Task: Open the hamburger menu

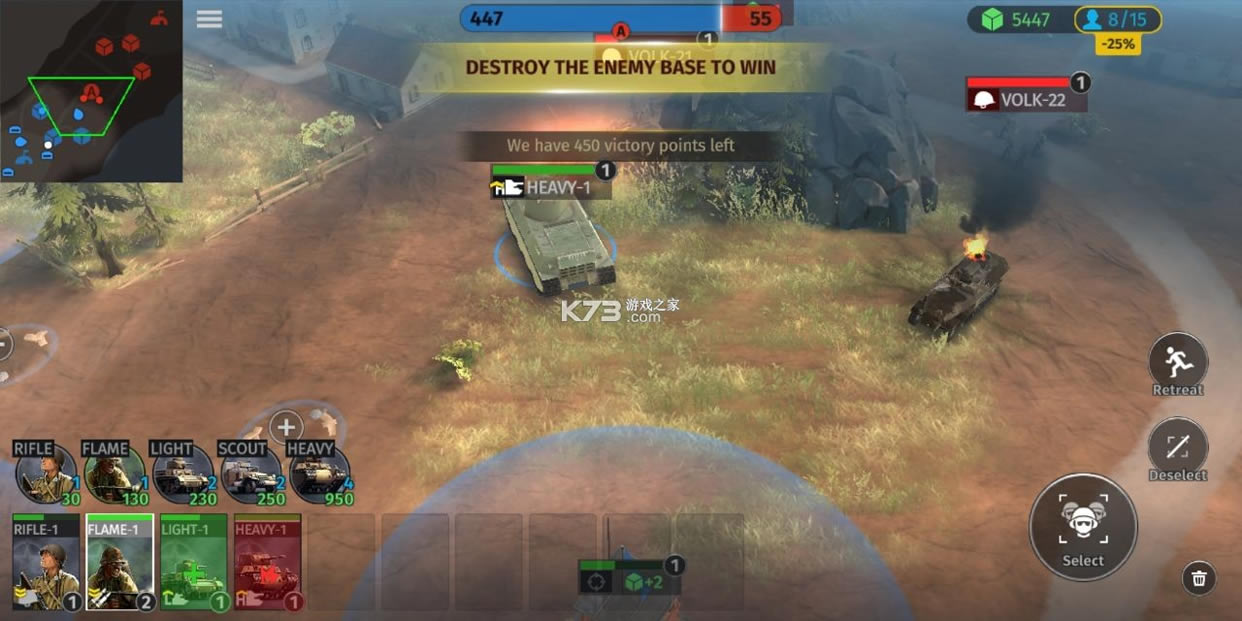Action: pyautogui.click(x=209, y=19)
